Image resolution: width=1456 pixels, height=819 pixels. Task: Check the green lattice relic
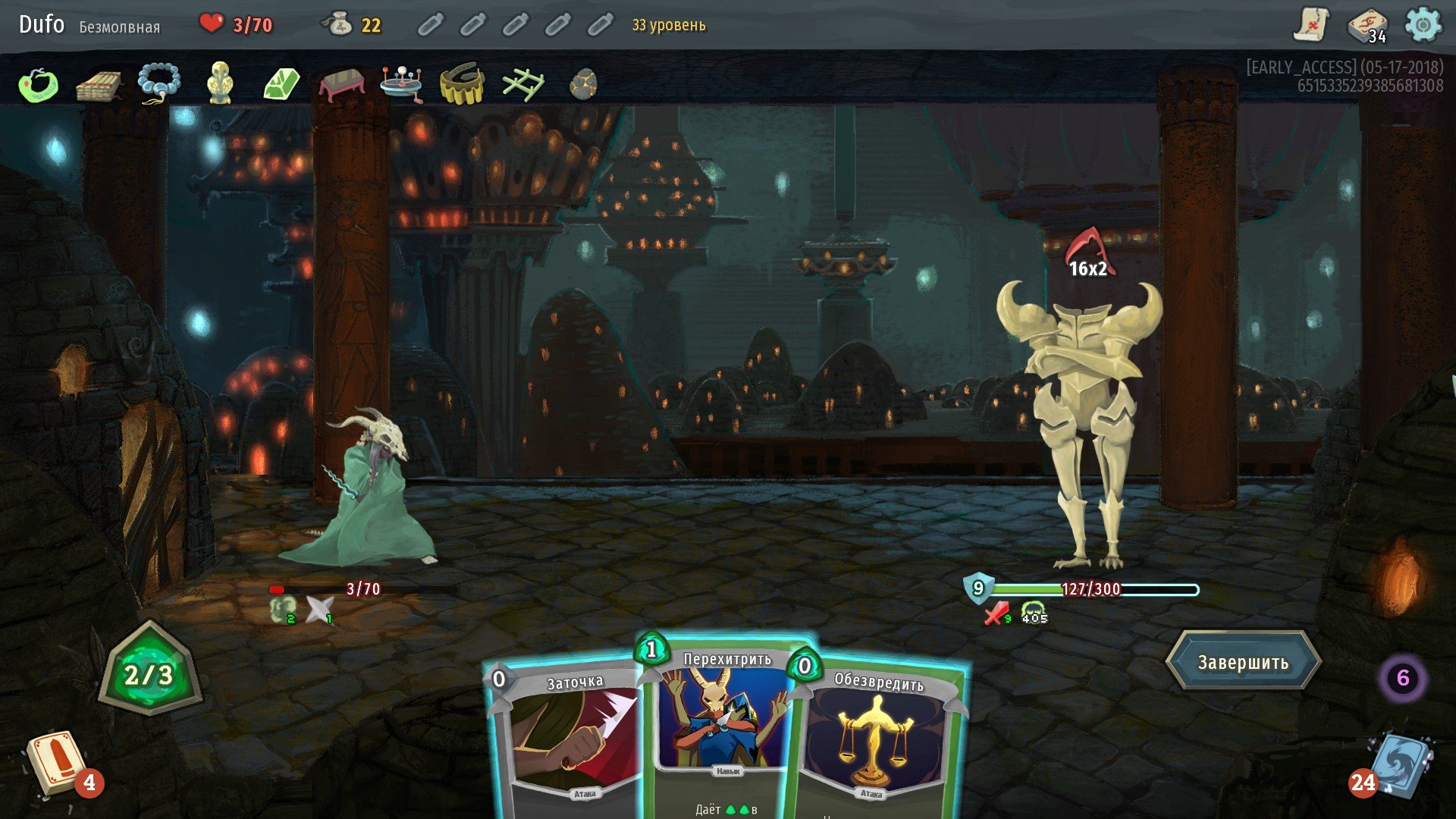[x=522, y=84]
